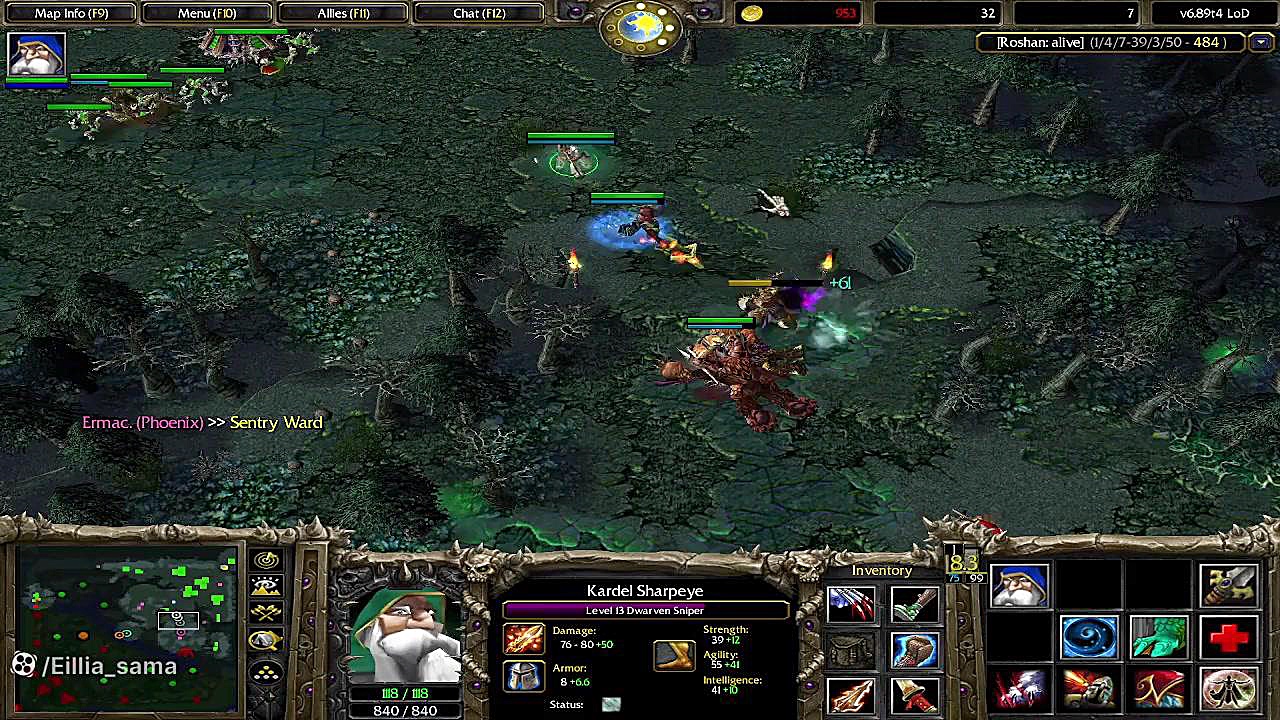The image size is (1280, 720).
Task: Open the Allies (F11) panel
Action: coord(343,13)
